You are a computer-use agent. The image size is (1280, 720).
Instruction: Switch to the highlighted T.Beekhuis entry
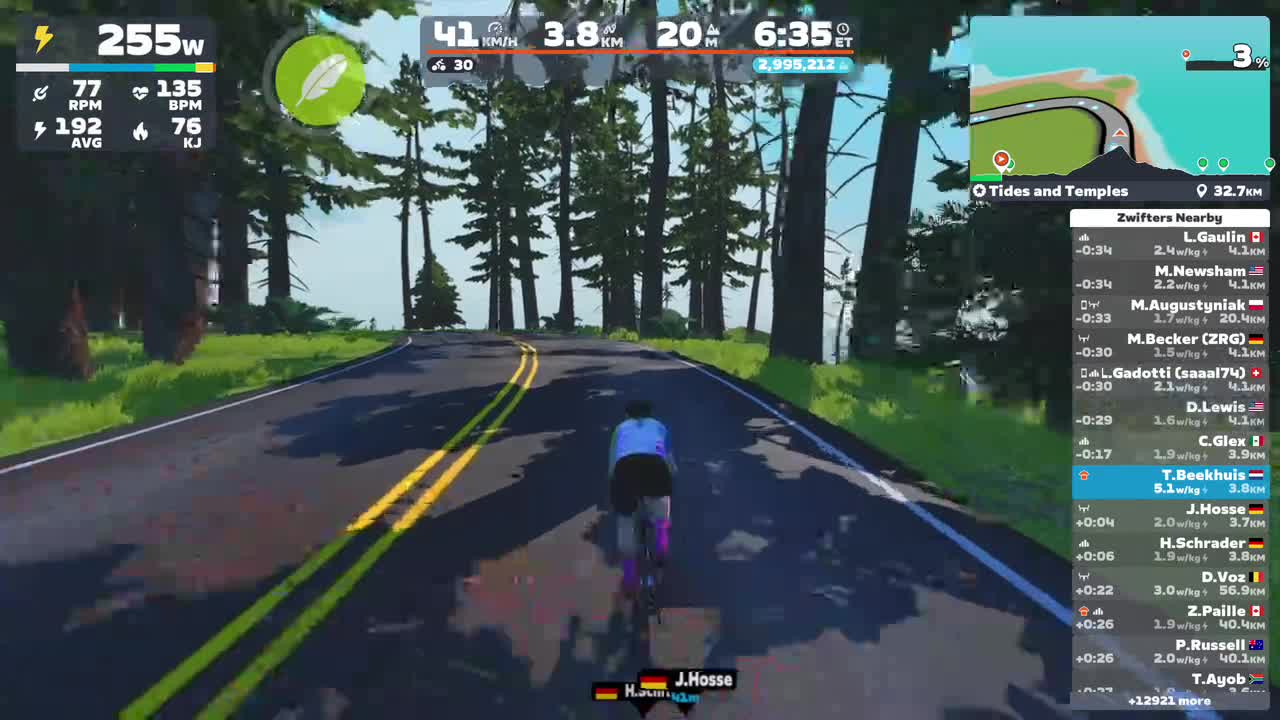[x=1169, y=481]
